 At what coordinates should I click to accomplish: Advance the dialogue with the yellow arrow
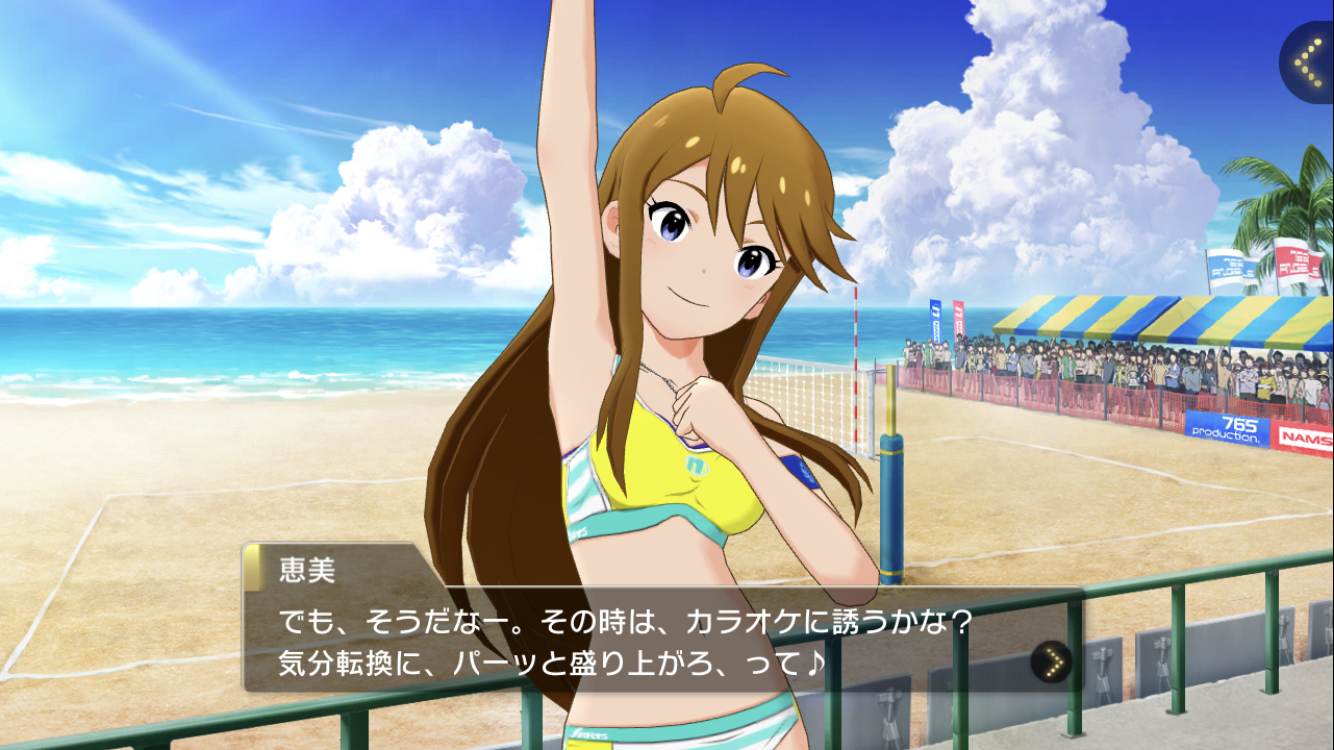tap(1051, 661)
